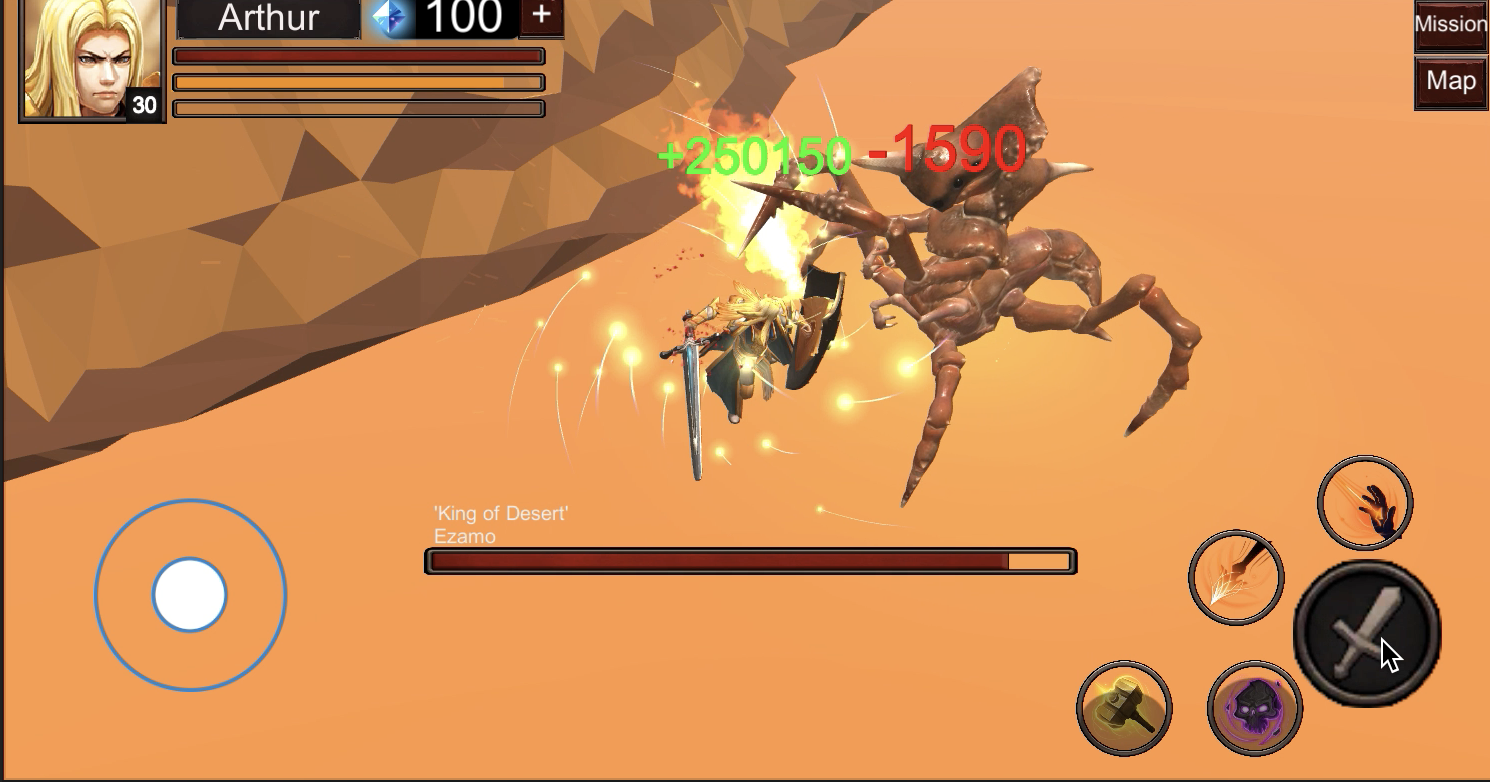This screenshot has width=1490, height=782.
Task: Tap the sword basic attack button
Action: [1366, 634]
